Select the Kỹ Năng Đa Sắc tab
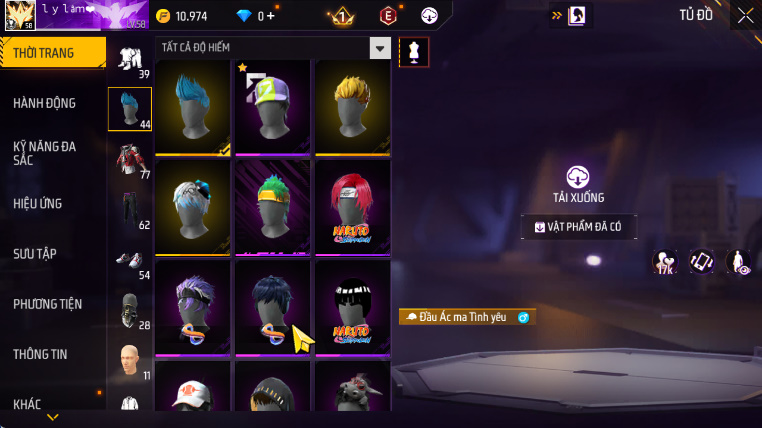Screen dimensions: 762x428 click(45, 153)
